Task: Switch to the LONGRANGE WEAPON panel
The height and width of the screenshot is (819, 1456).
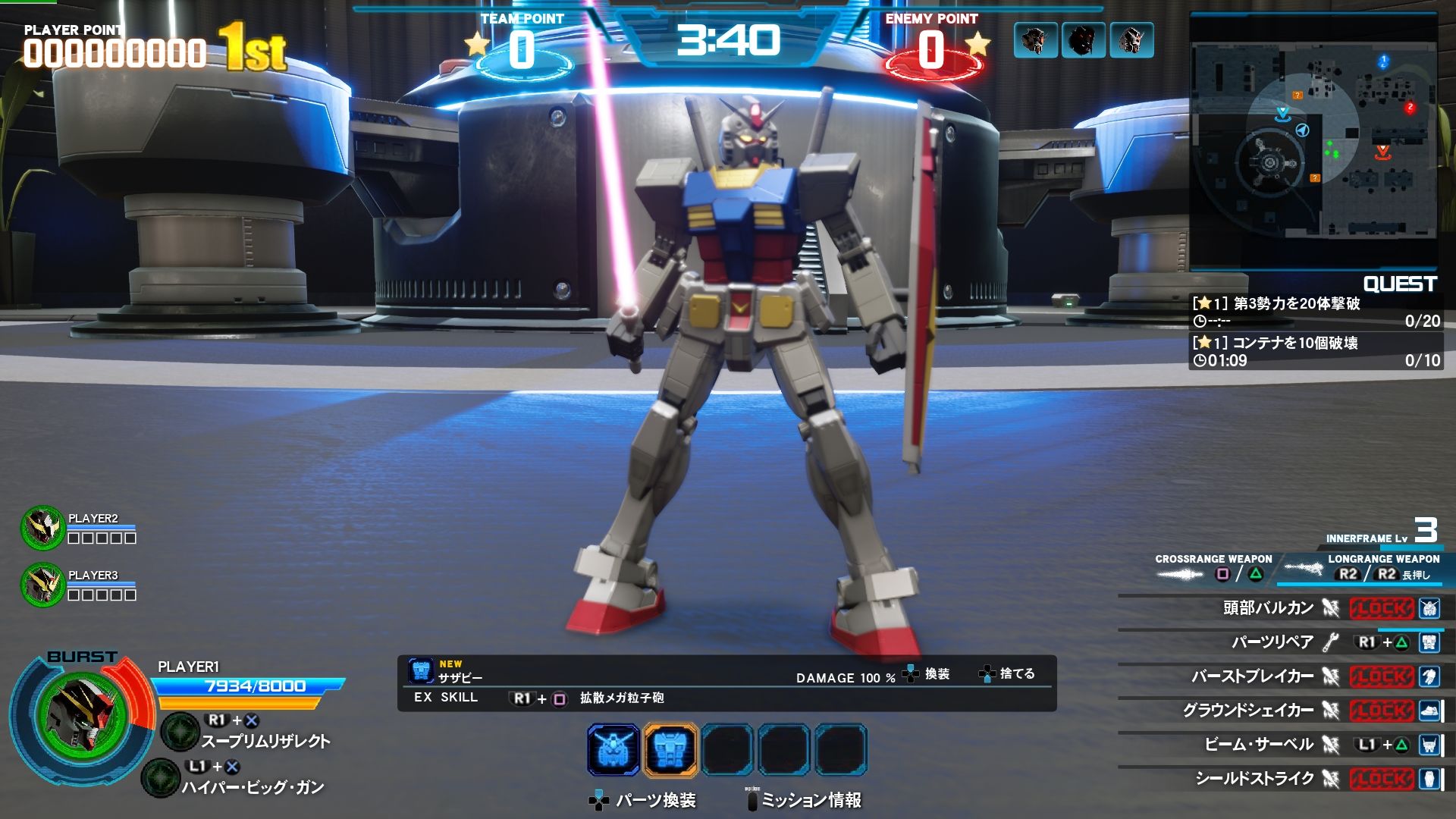Action: click(x=1367, y=568)
